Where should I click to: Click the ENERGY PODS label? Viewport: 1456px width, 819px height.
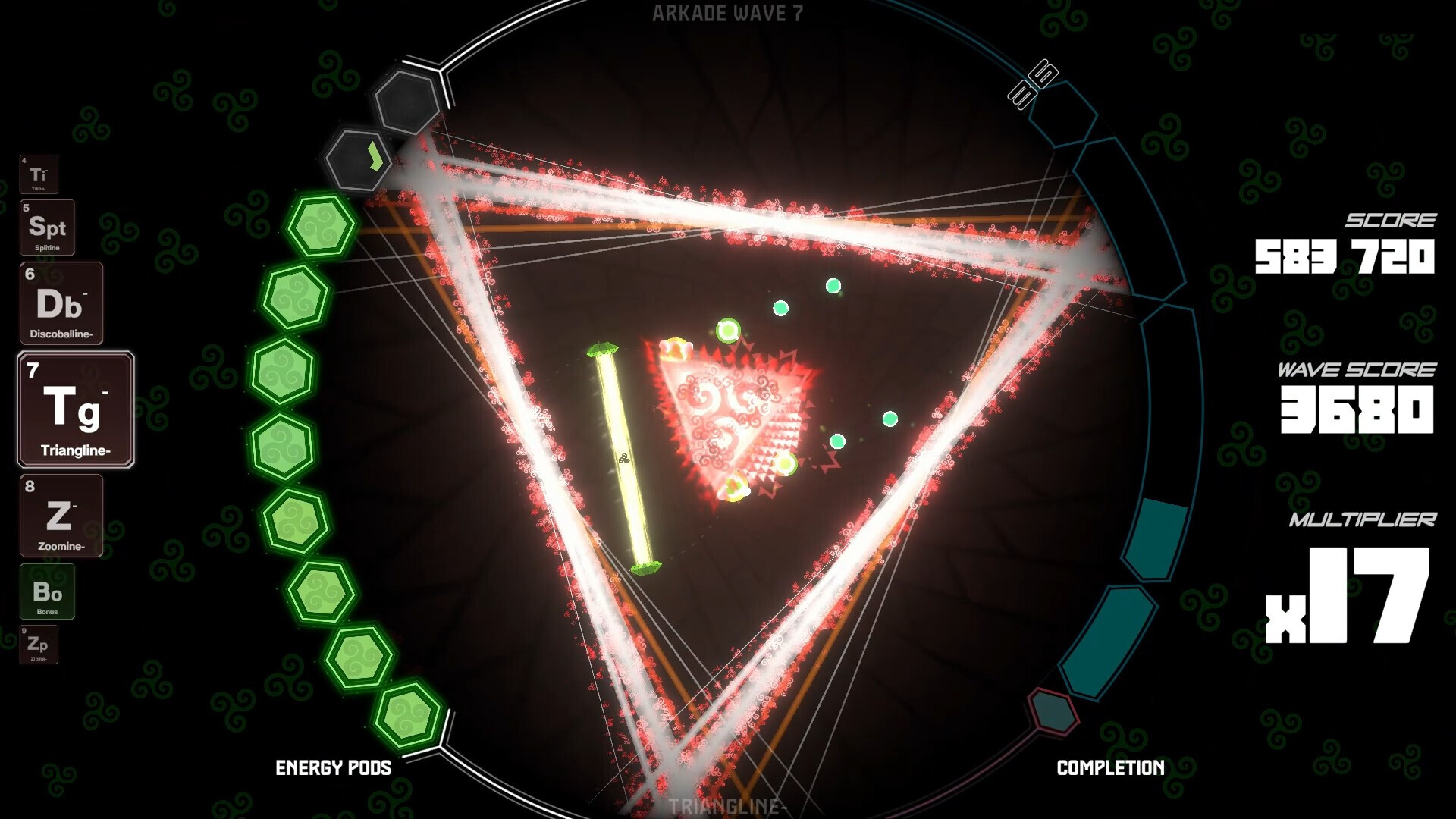(333, 767)
